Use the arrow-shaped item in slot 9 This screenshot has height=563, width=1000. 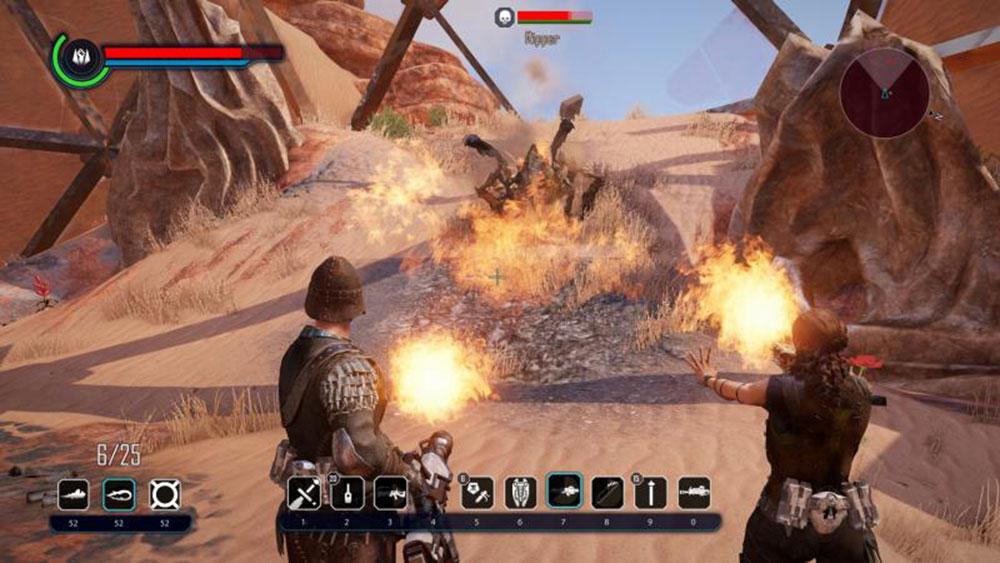pyautogui.click(x=650, y=493)
